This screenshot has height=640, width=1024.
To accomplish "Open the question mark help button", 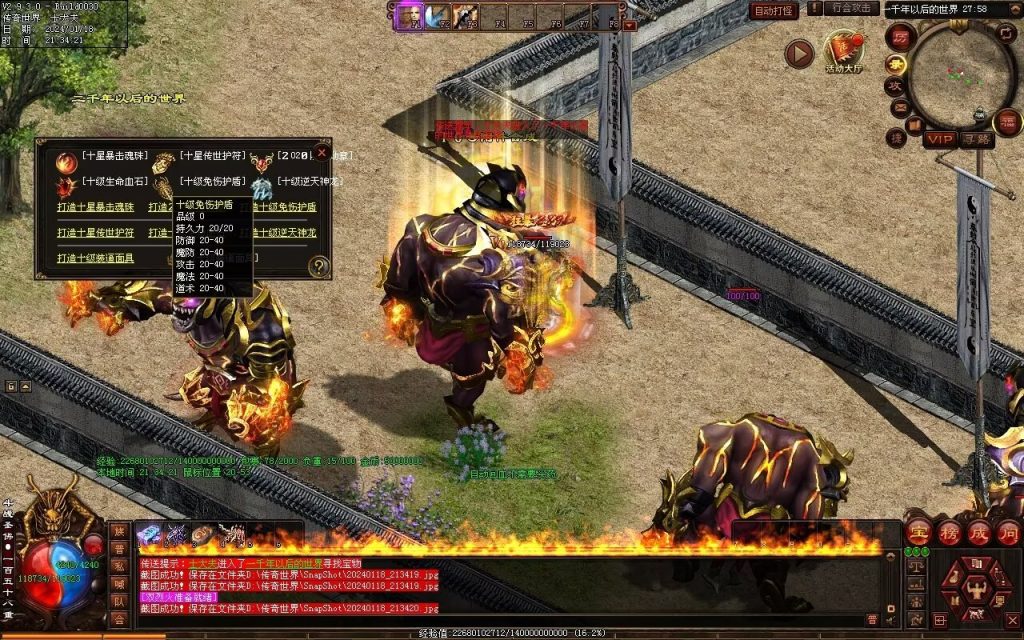I will click(319, 266).
